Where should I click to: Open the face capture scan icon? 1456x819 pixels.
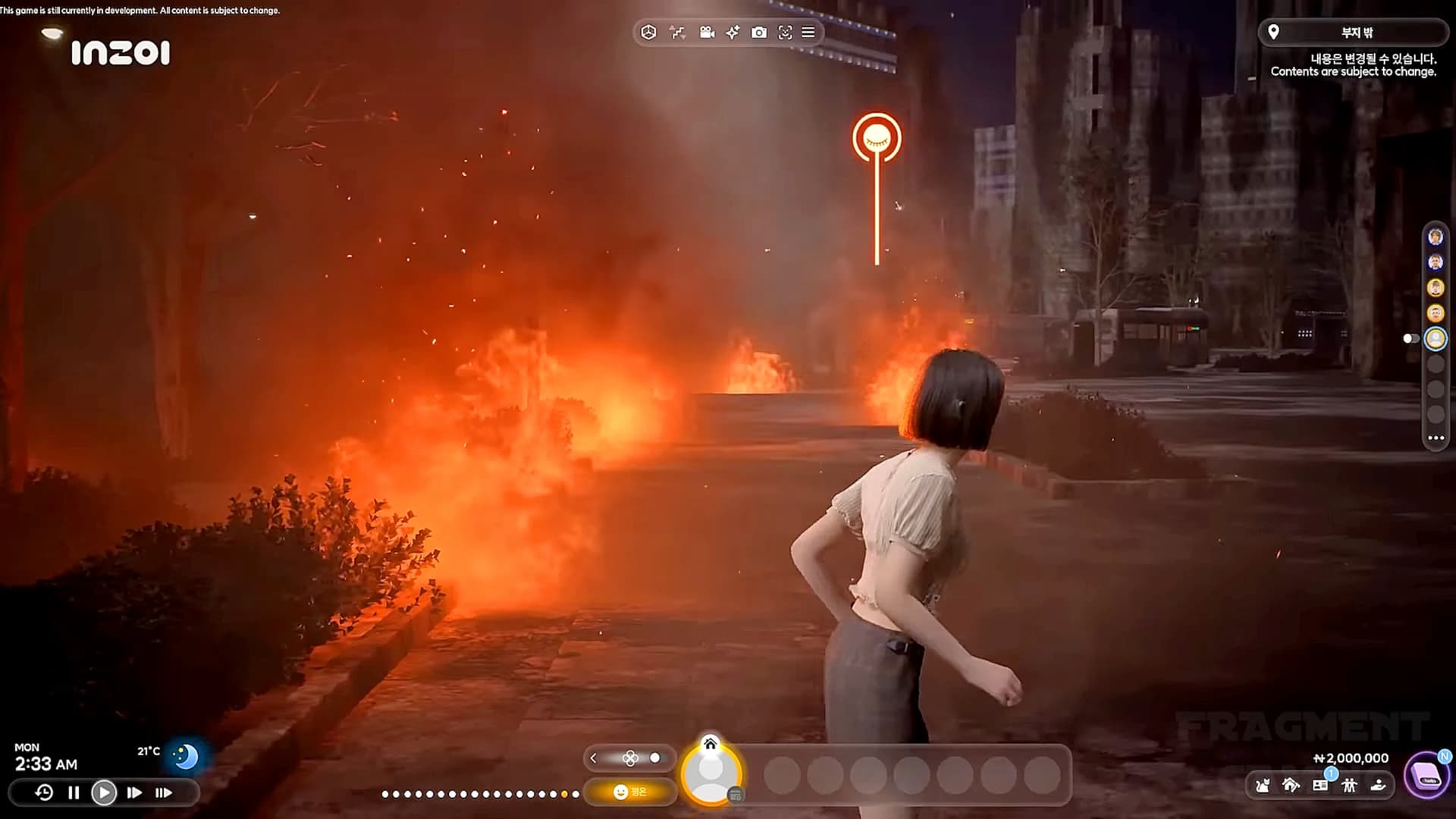coord(785,33)
